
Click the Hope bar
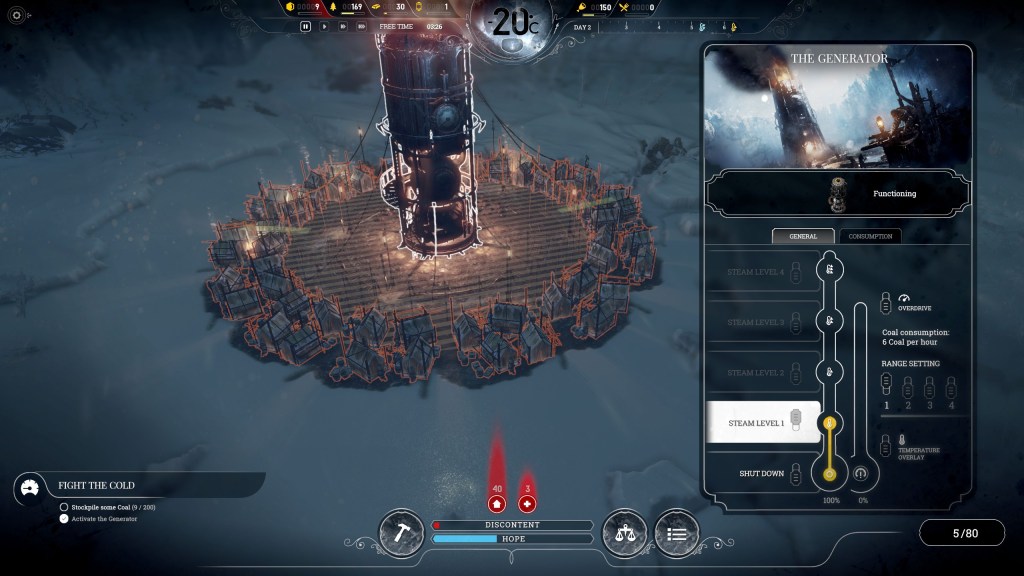(512, 539)
